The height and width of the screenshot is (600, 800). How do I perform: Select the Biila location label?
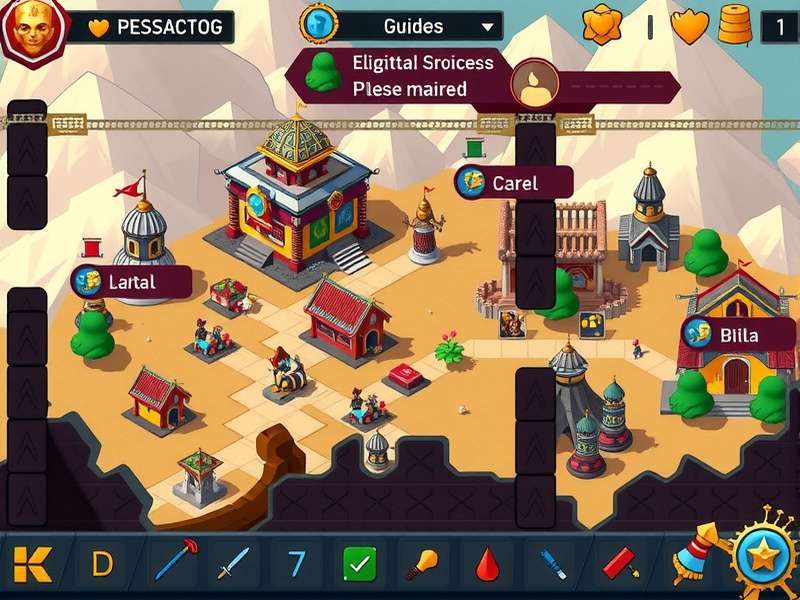[738, 334]
